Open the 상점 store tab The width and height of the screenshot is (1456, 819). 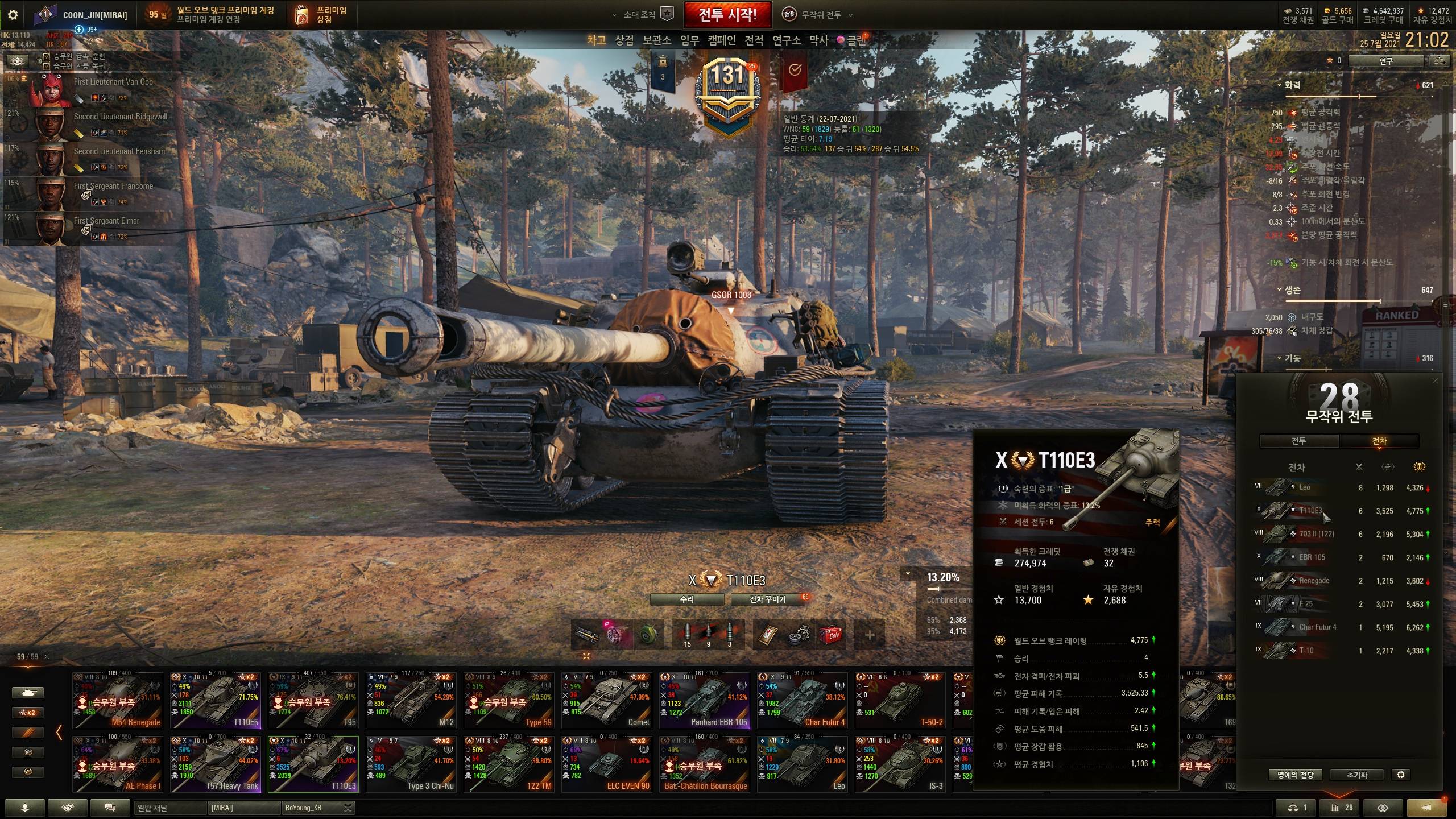(624, 40)
